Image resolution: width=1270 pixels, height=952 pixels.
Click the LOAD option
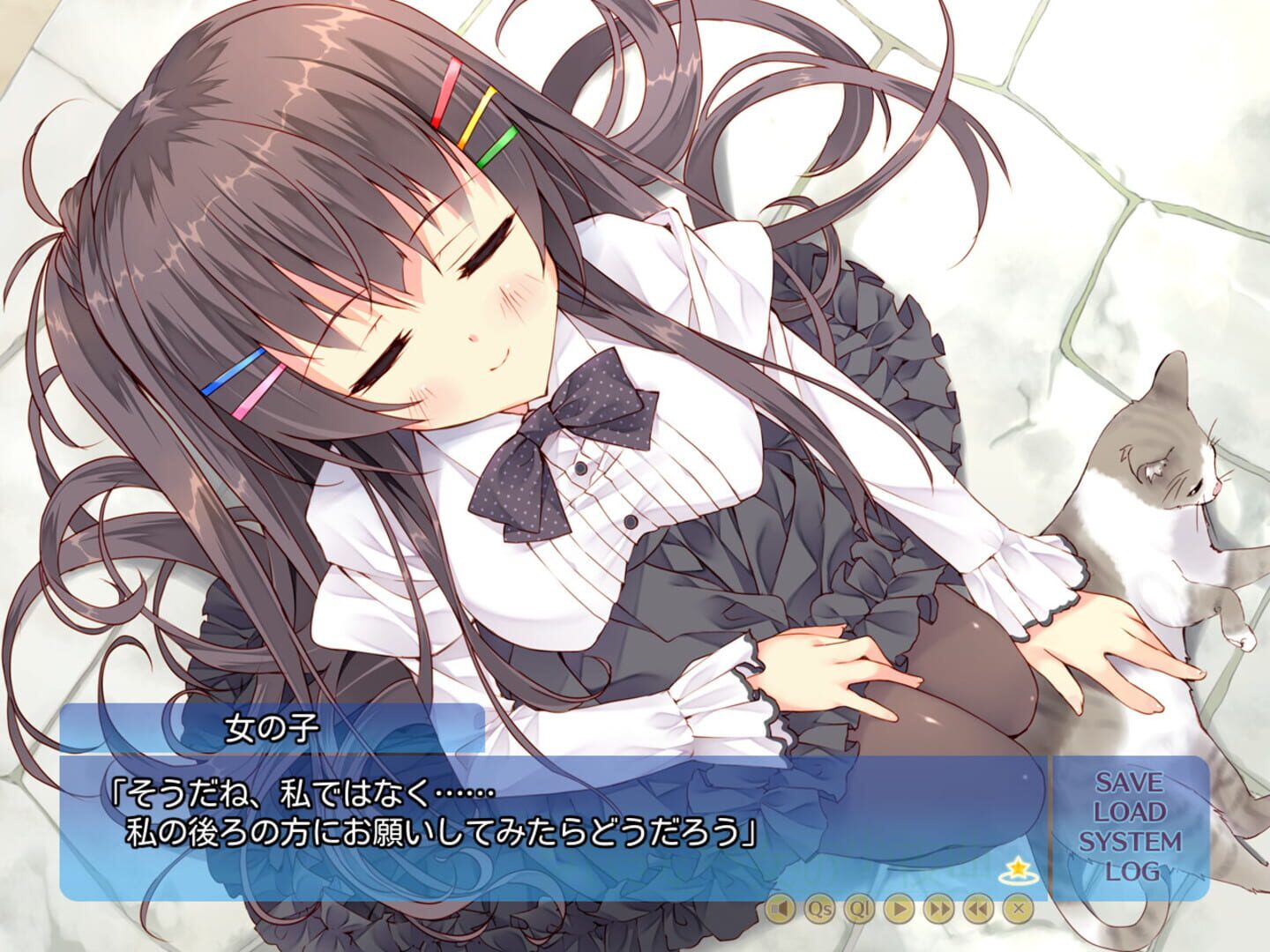[1132, 813]
